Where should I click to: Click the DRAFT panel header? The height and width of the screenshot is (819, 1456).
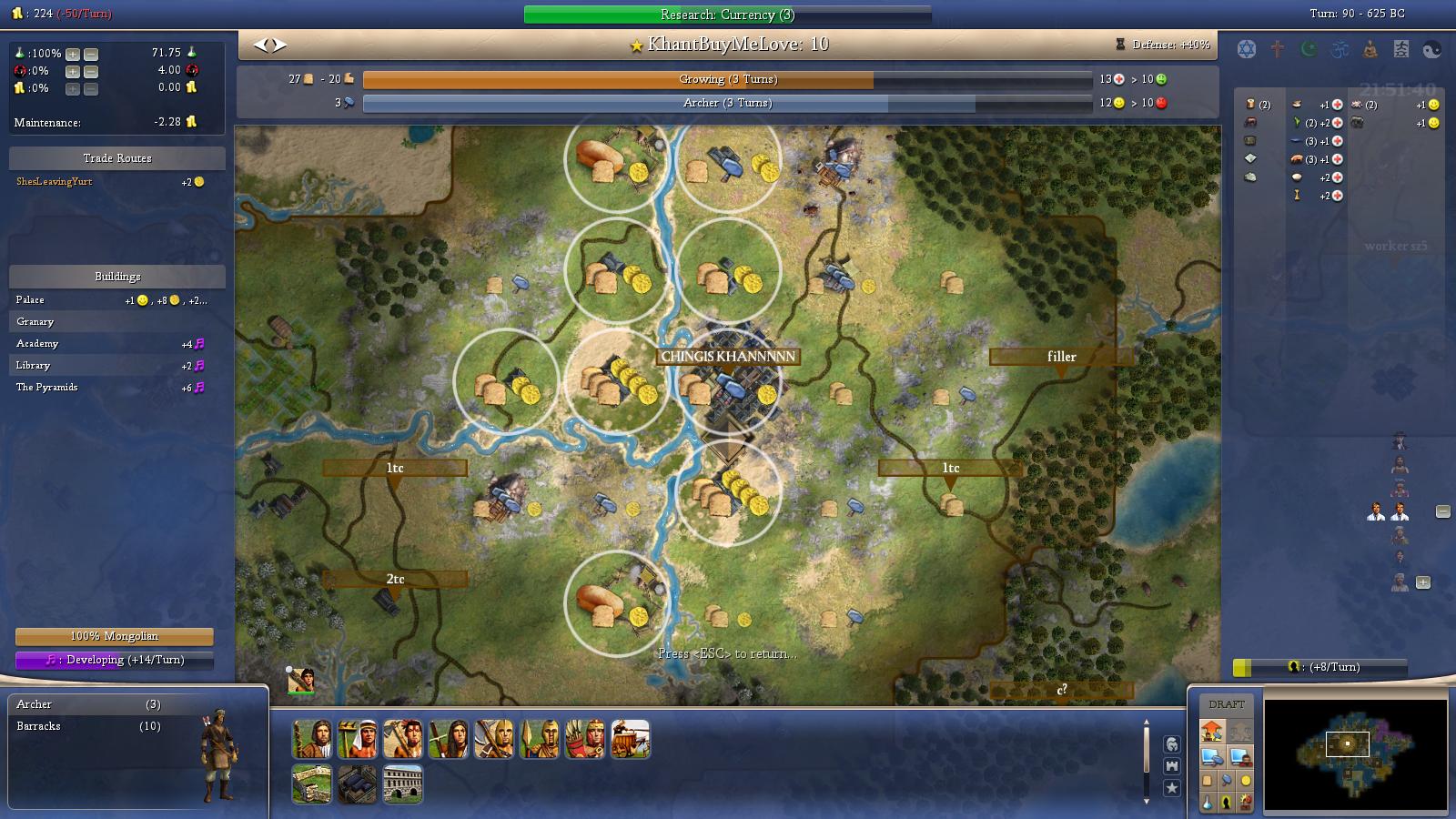click(1227, 703)
